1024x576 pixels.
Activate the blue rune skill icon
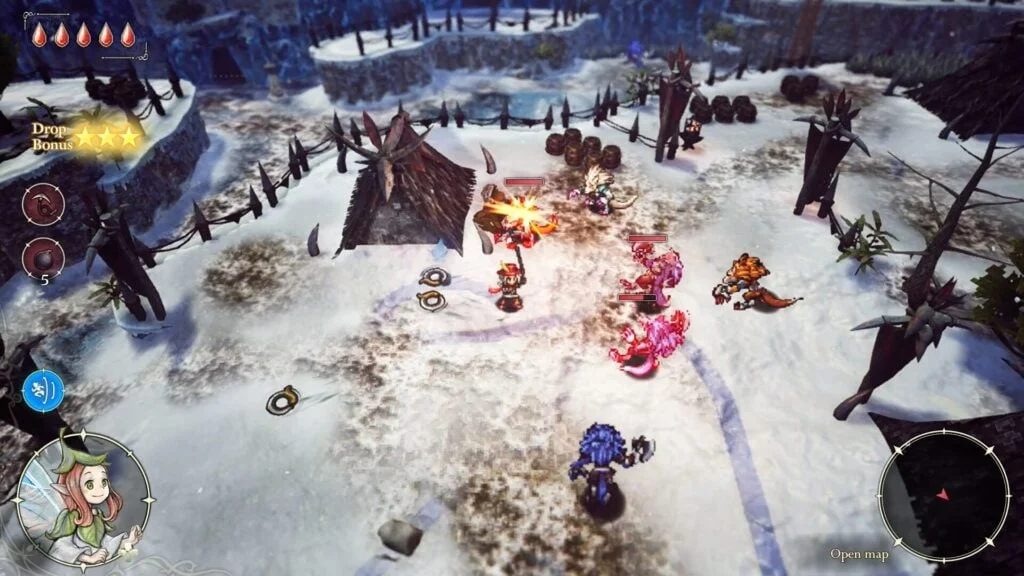[x=43, y=390]
